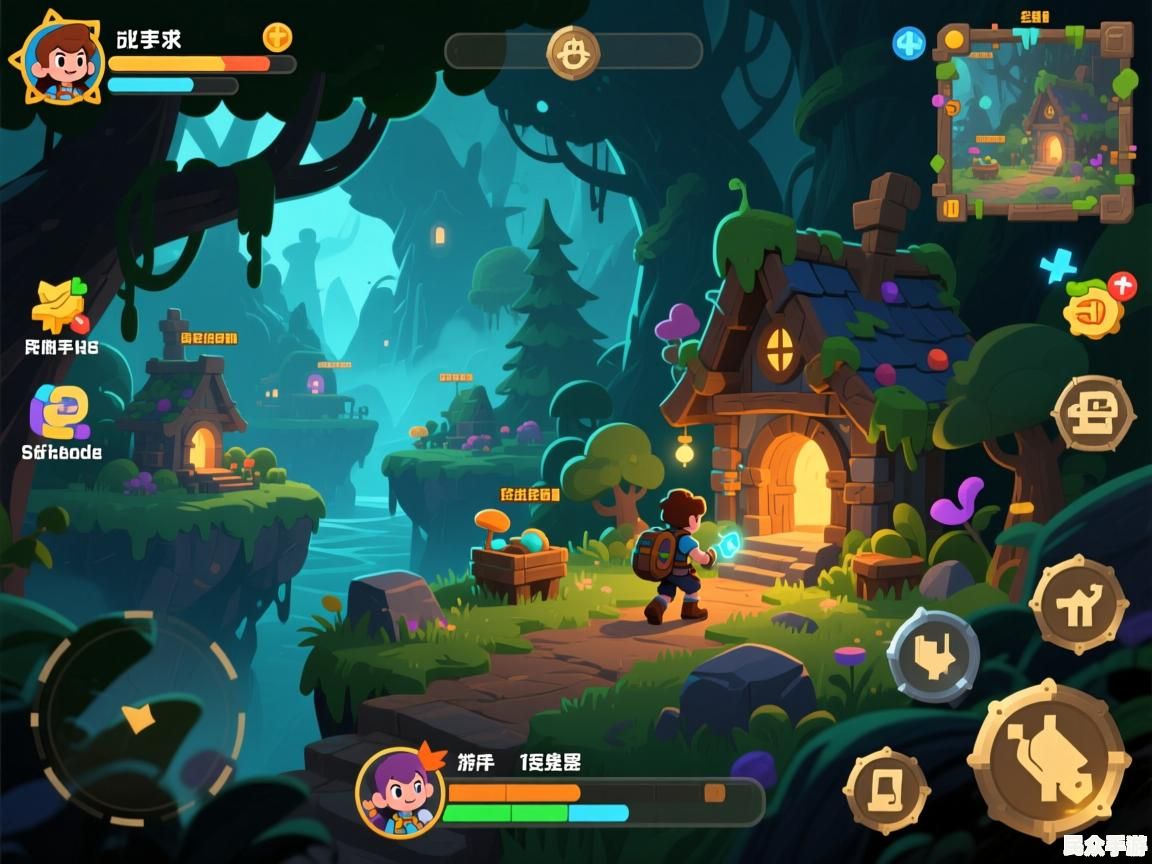Open the yellow icon with red plus badge
The image size is (1152, 864).
pos(1095,307)
